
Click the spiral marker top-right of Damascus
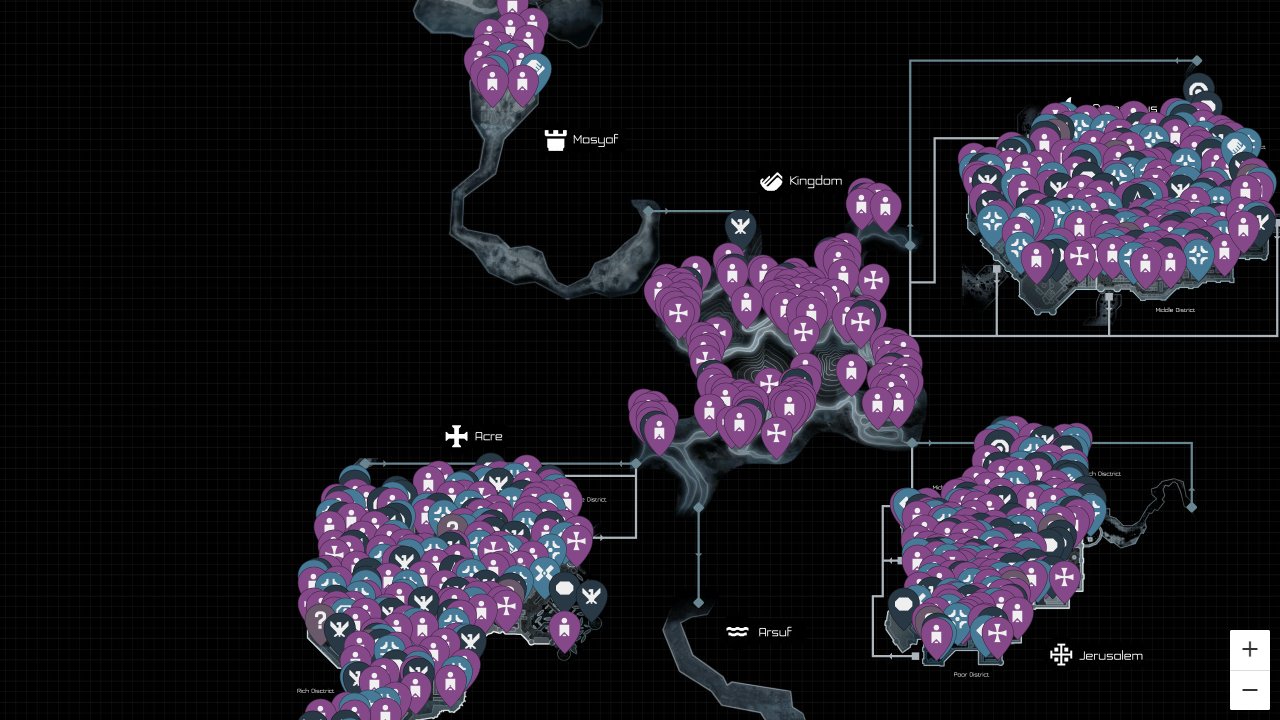click(x=1197, y=90)
